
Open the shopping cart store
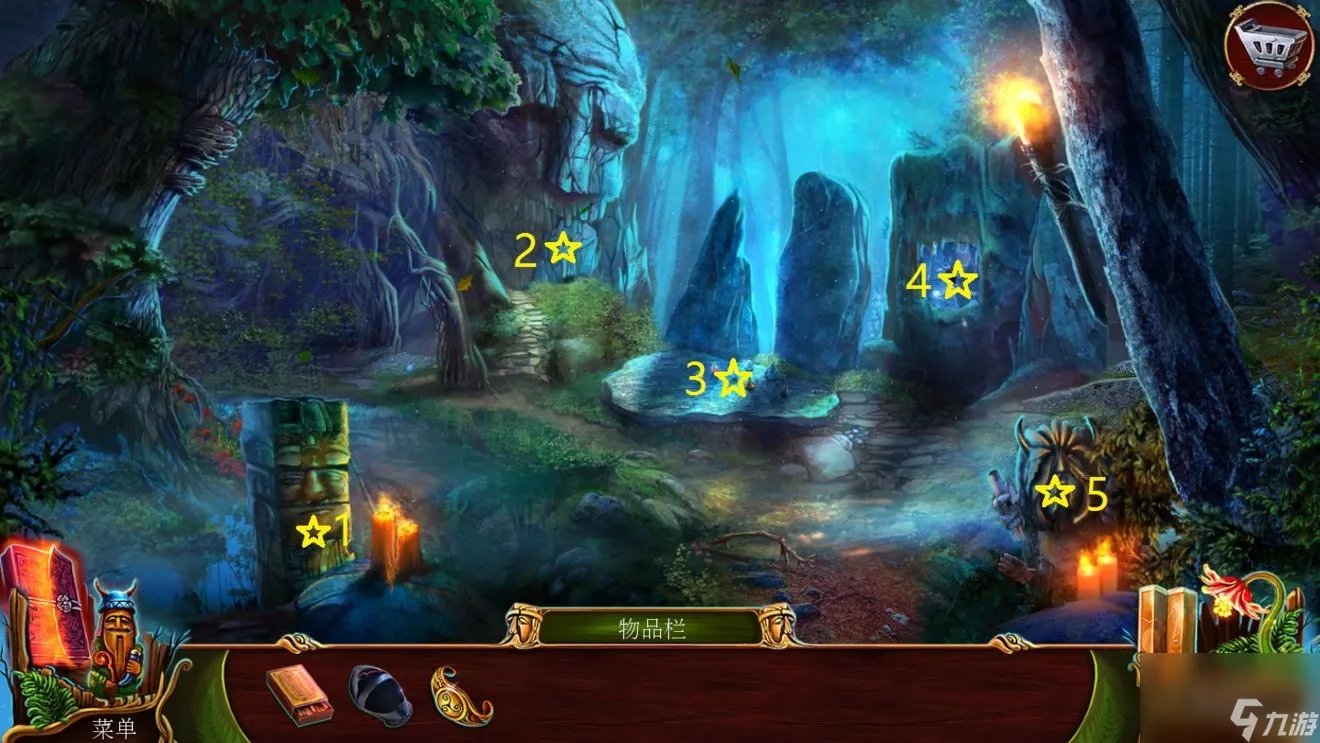[x=1270, y=45]
